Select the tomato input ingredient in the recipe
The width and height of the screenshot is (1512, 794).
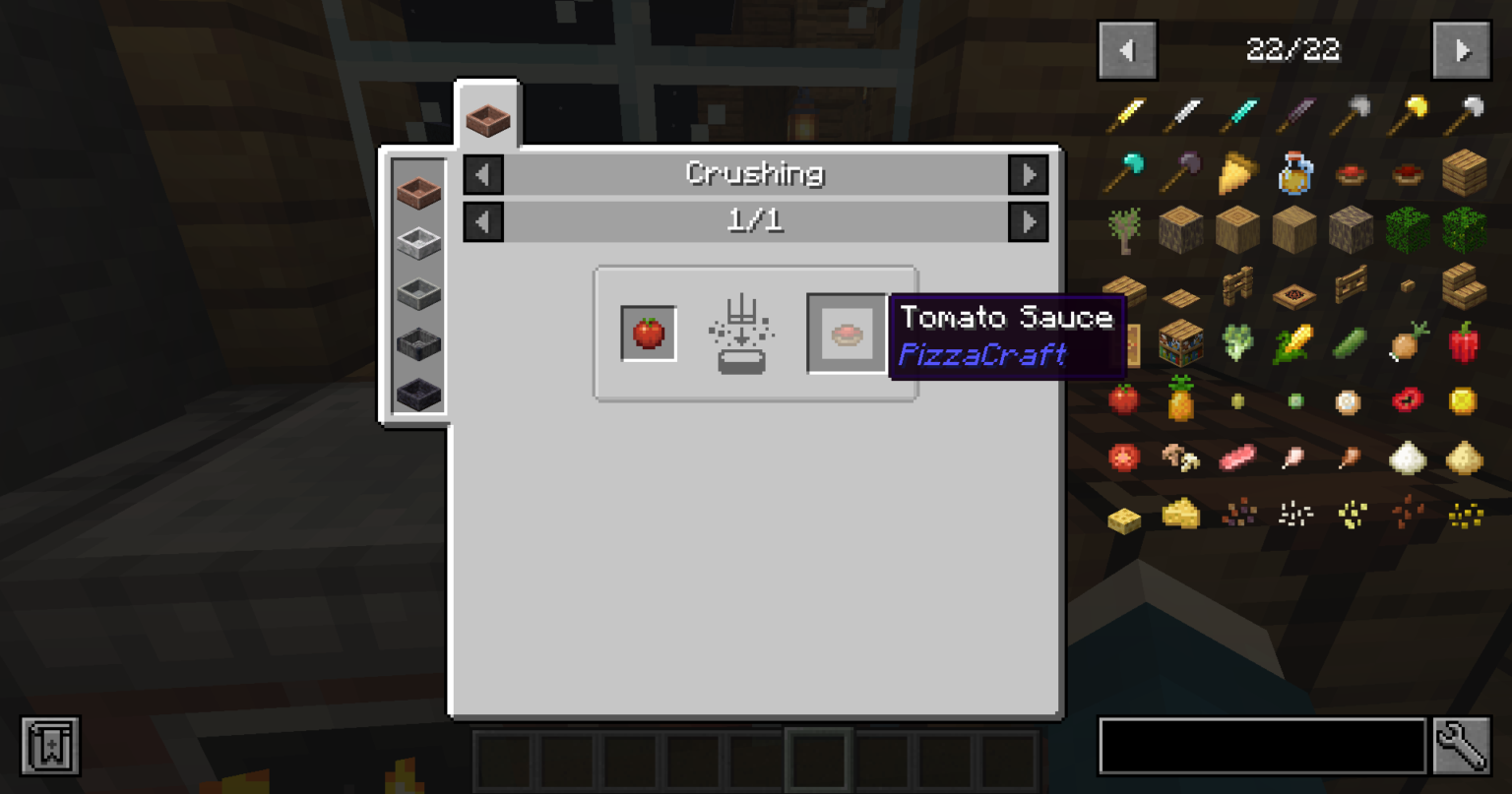click(x=648, y=332)
